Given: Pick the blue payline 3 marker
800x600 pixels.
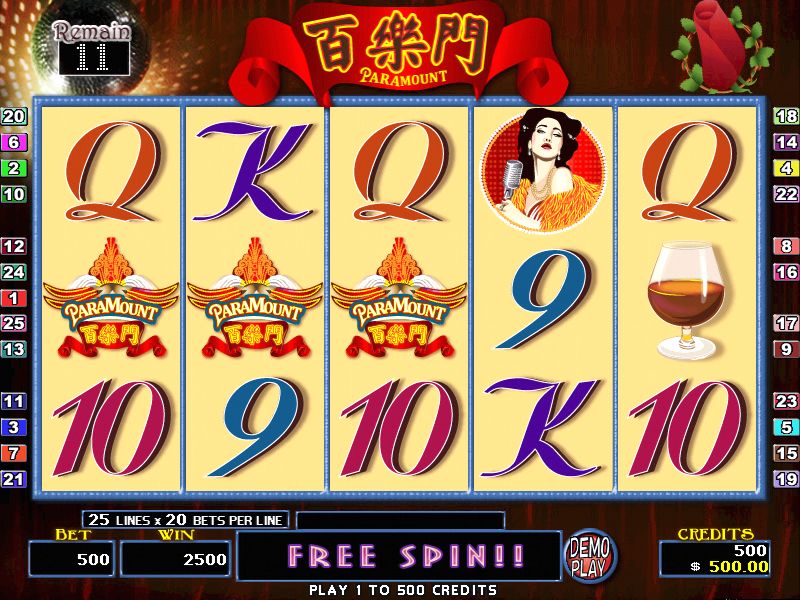Looking at the screenshot, I should click(14, 427).
